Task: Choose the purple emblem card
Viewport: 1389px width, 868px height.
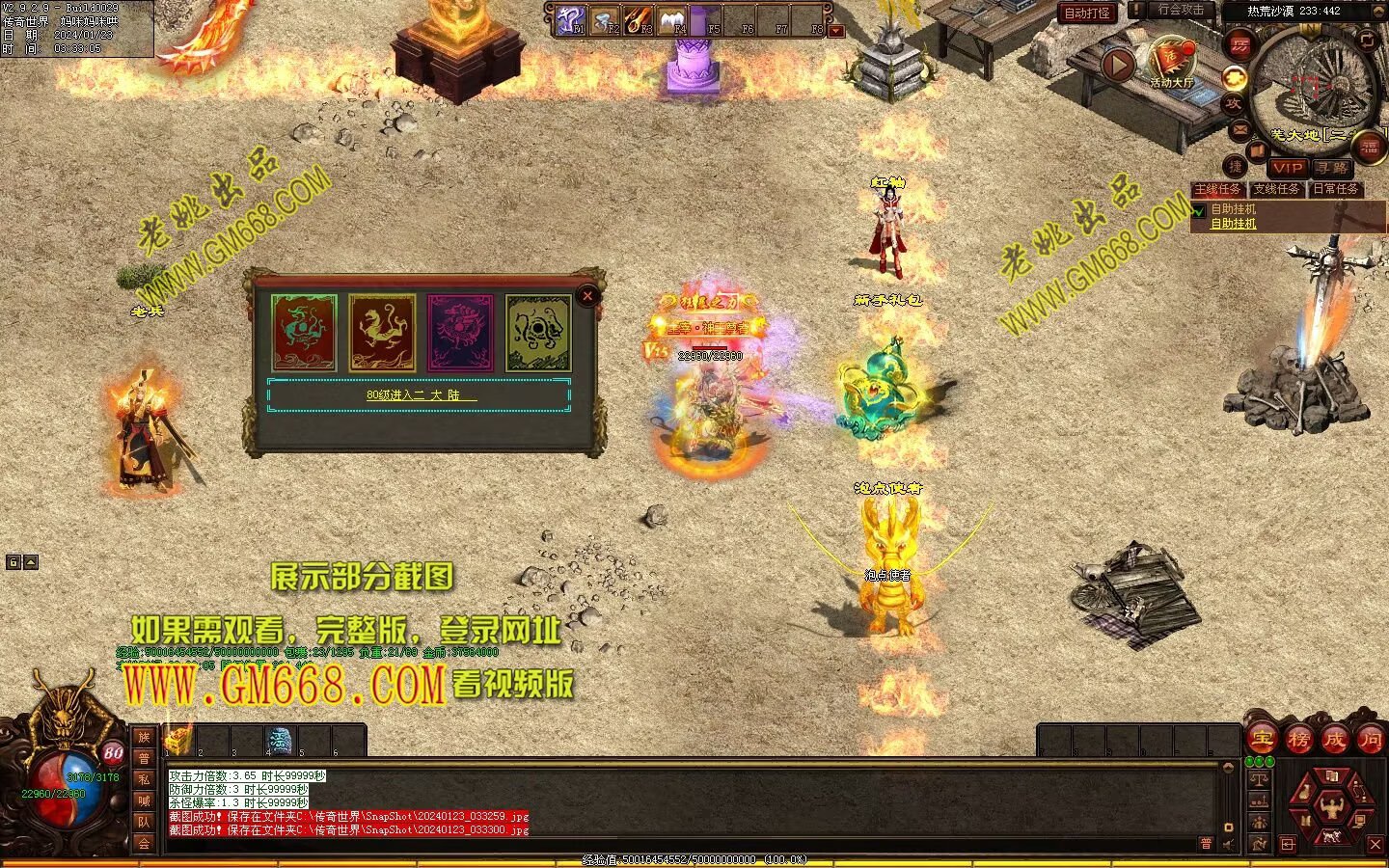Action: [x=460, y=333]
